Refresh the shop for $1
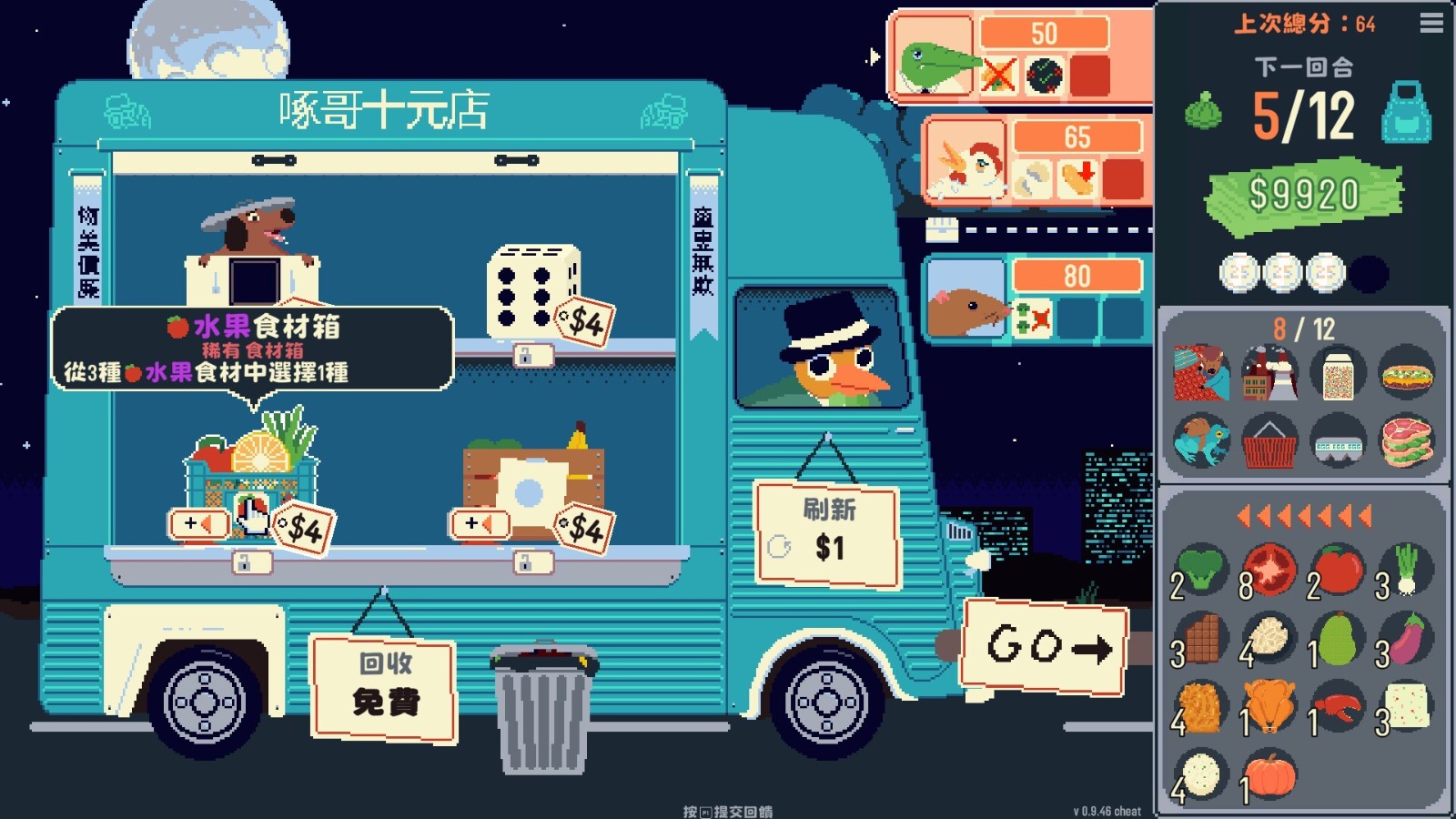 827,535
